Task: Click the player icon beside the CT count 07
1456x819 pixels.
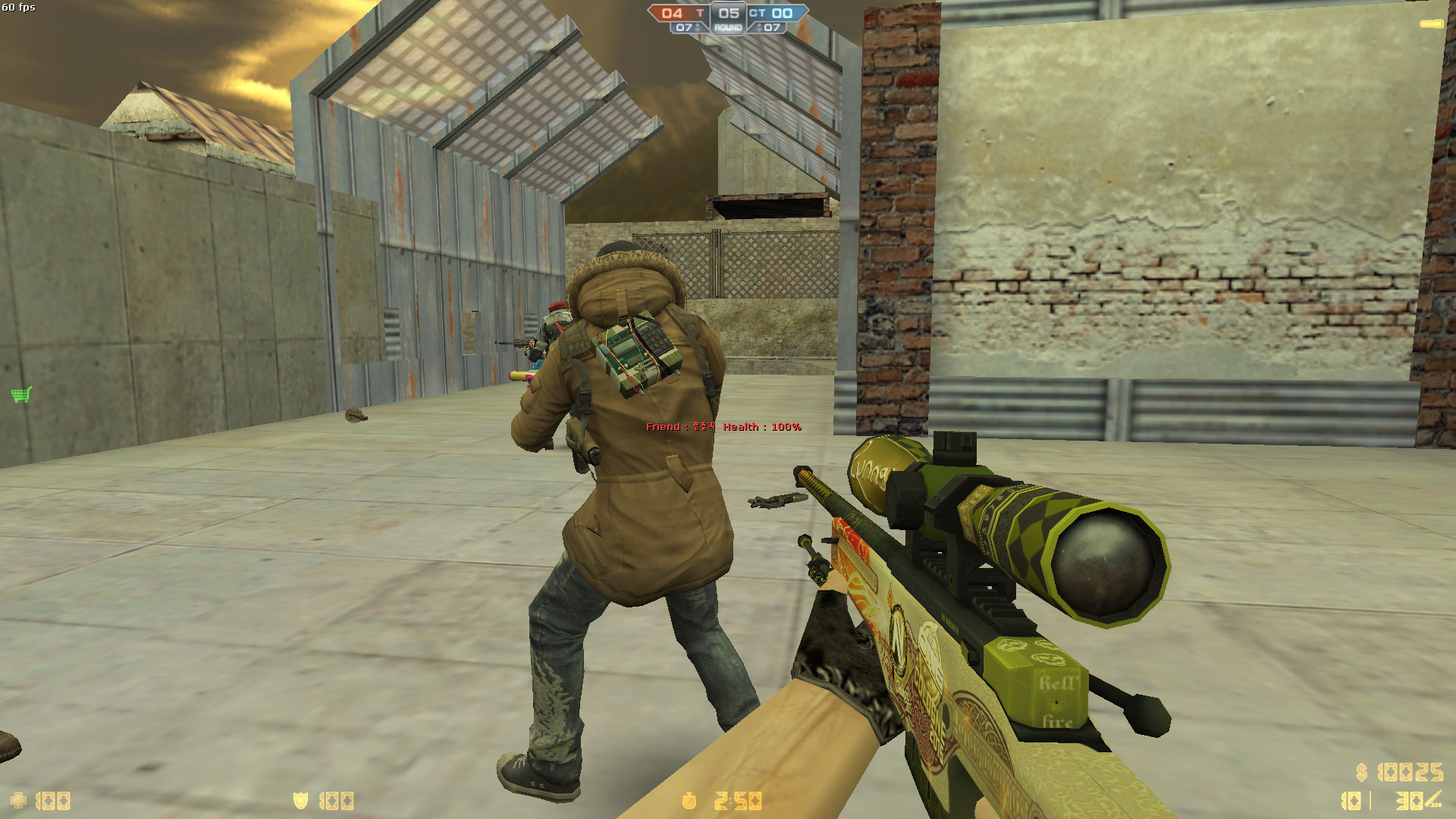Action: [759, 28]
